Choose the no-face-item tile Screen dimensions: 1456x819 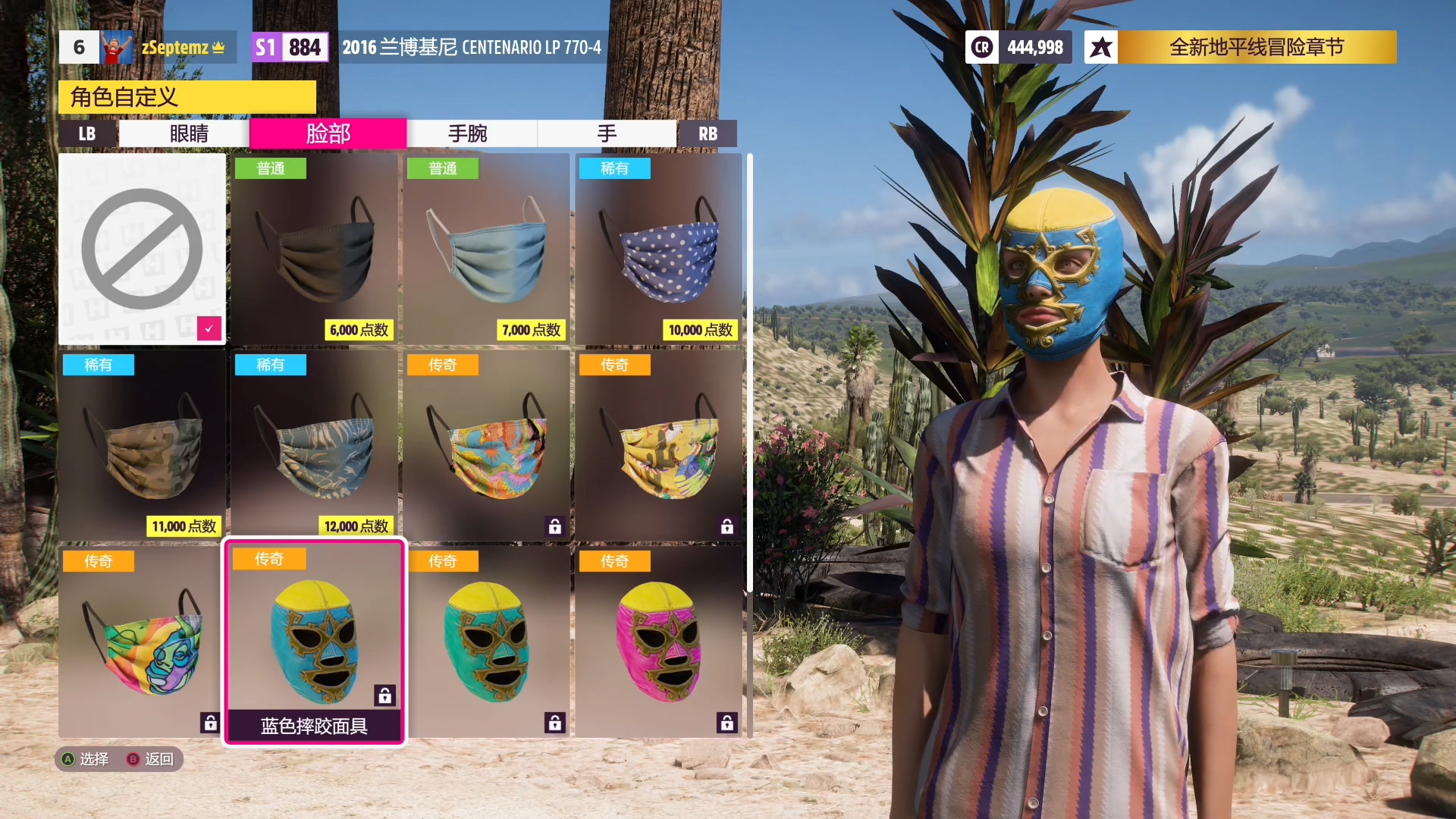[142, 249]
